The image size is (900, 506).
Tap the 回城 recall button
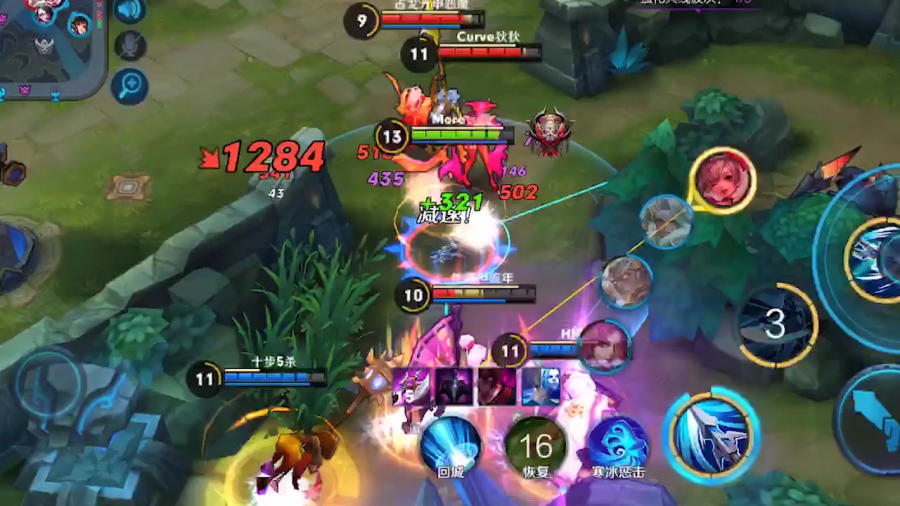coord(450,445)
